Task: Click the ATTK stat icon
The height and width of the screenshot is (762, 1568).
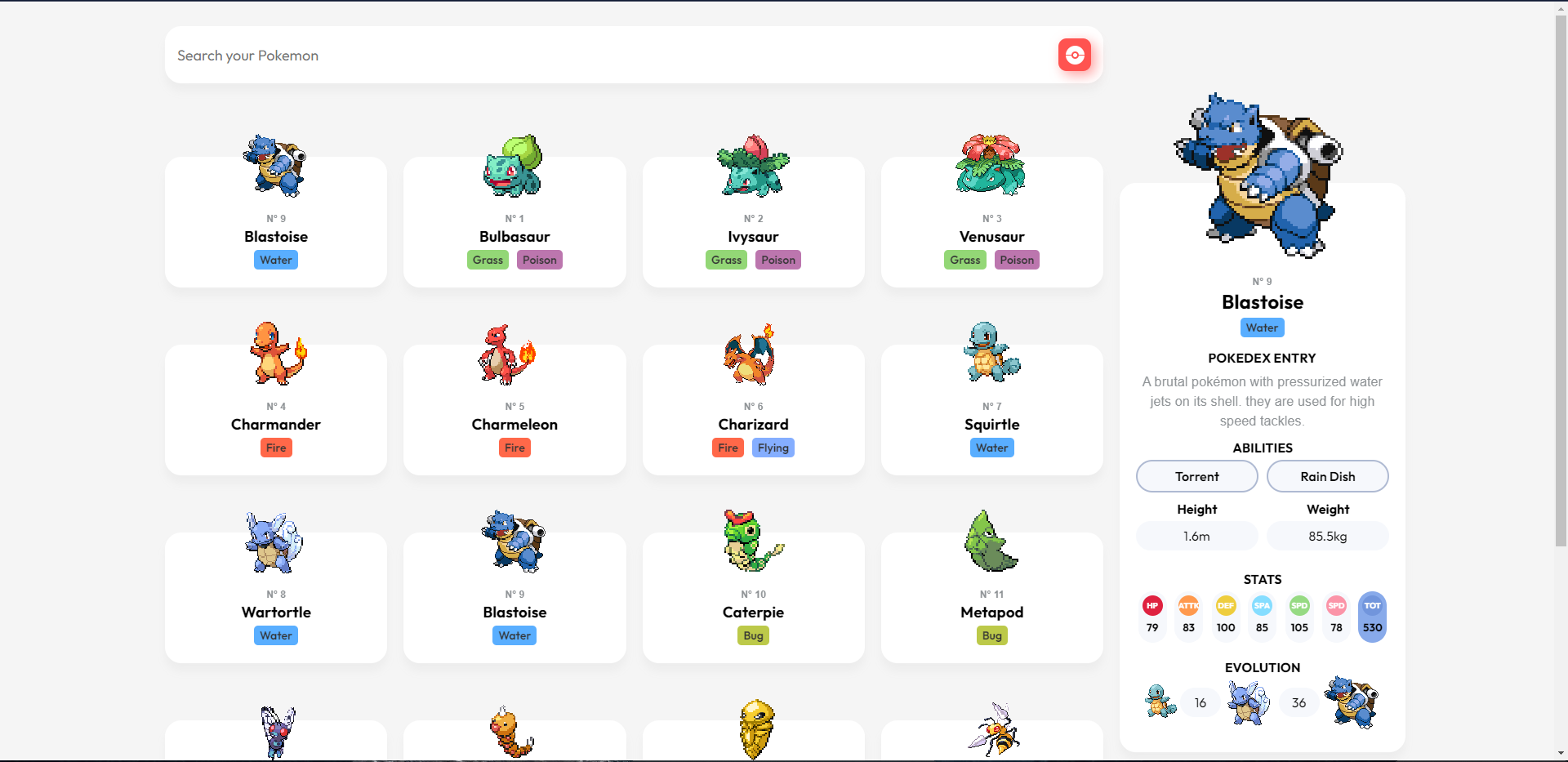Action: [x=1187, y=606]
